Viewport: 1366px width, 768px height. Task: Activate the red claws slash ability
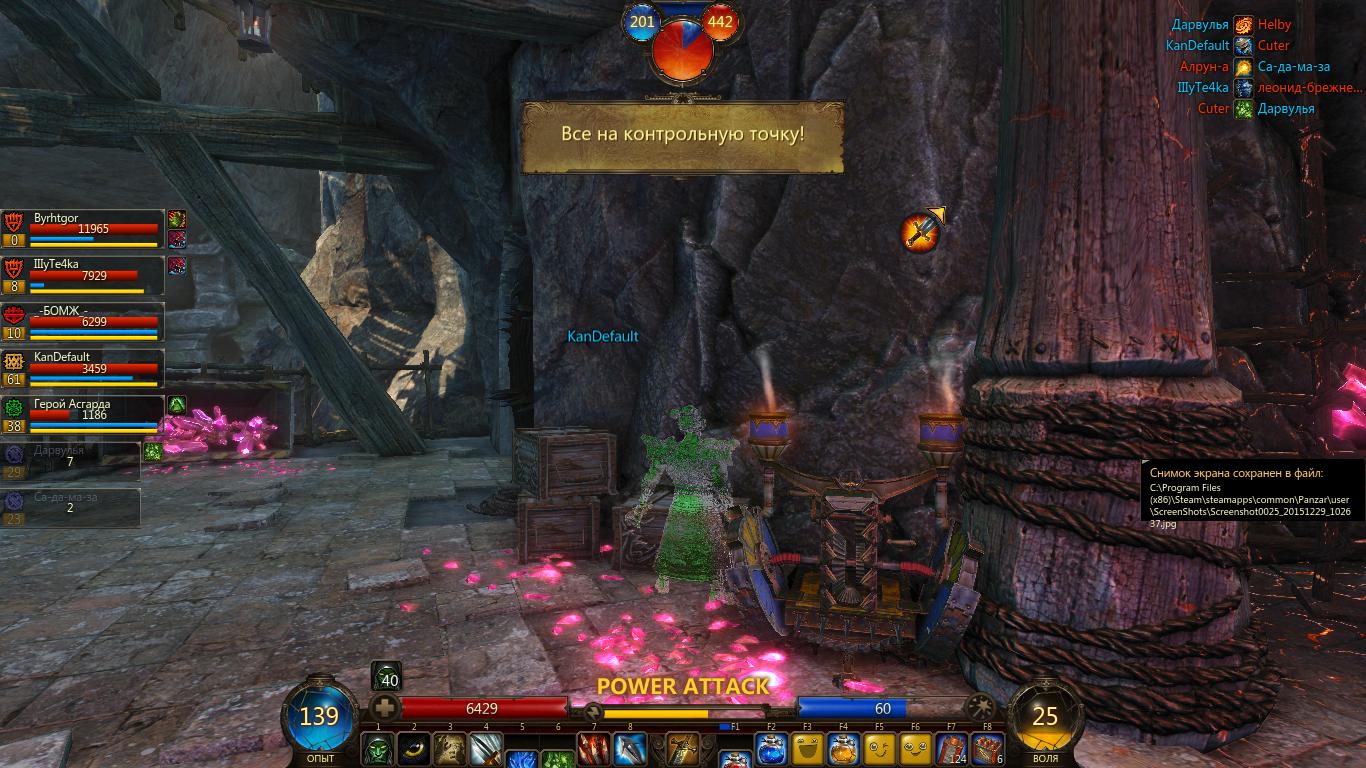pos(594,749)
